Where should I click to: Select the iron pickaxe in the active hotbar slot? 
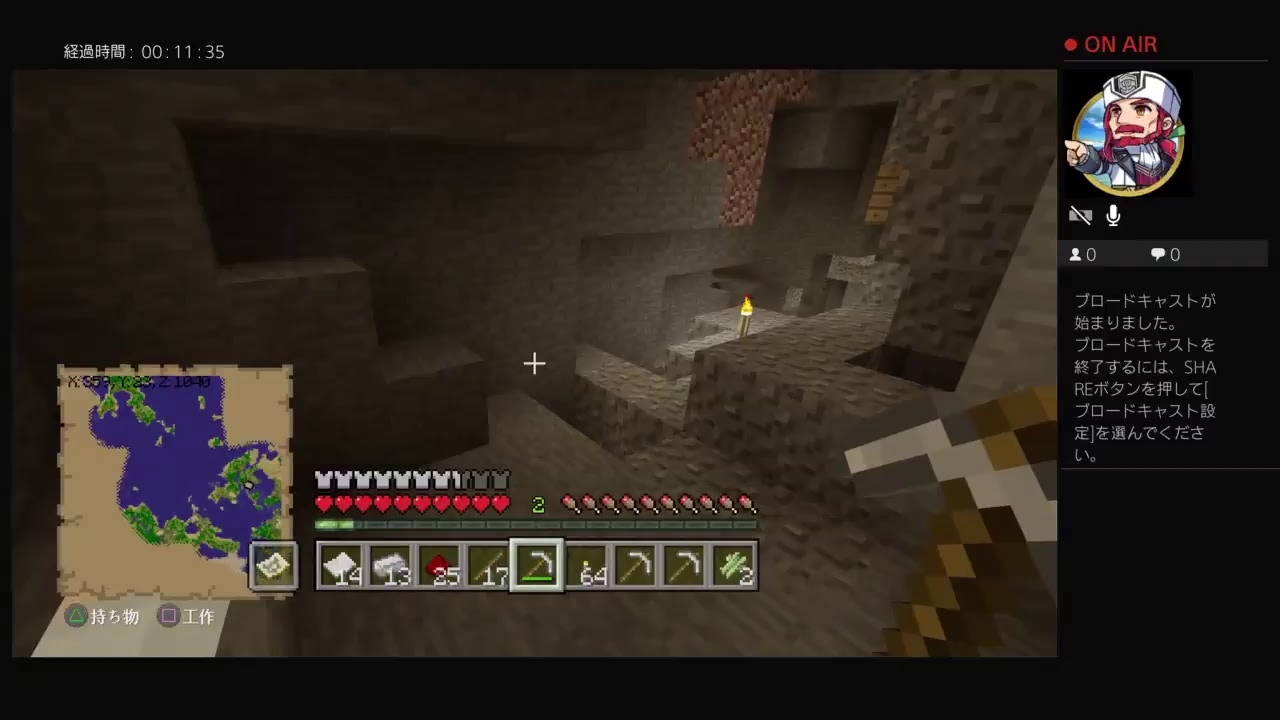pos(540,565)
